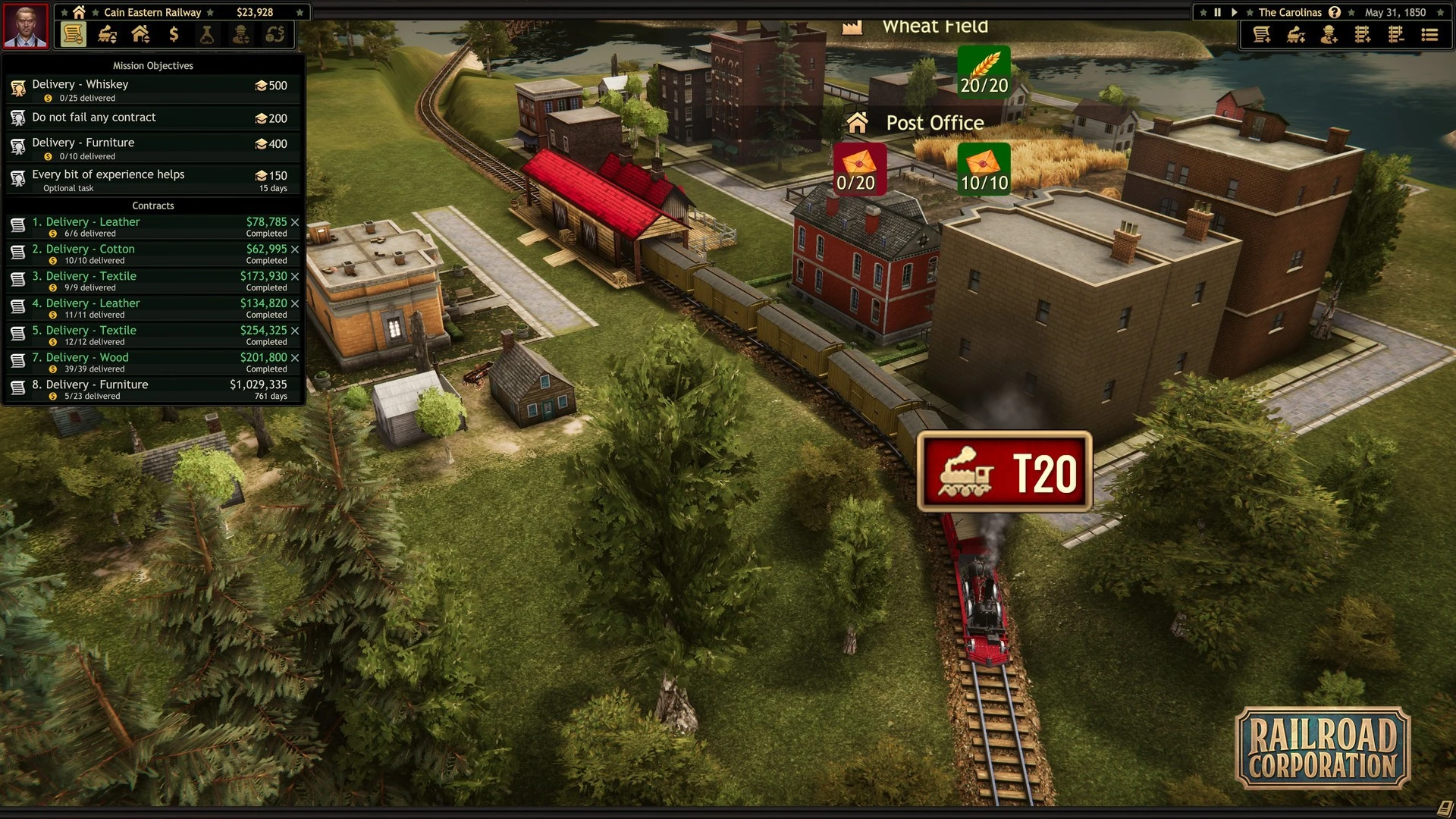Screen dimensions: 1456x819
Task: Click the home icon beside Cain Eastern Railway
Action: tap(79, 12)
